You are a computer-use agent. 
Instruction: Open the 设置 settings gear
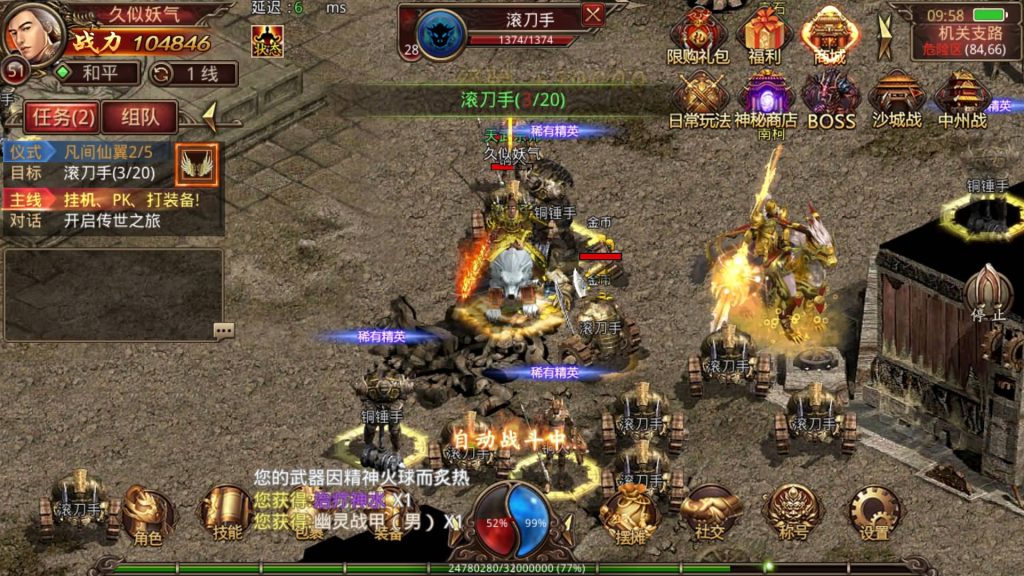click(x=875, y=514)
